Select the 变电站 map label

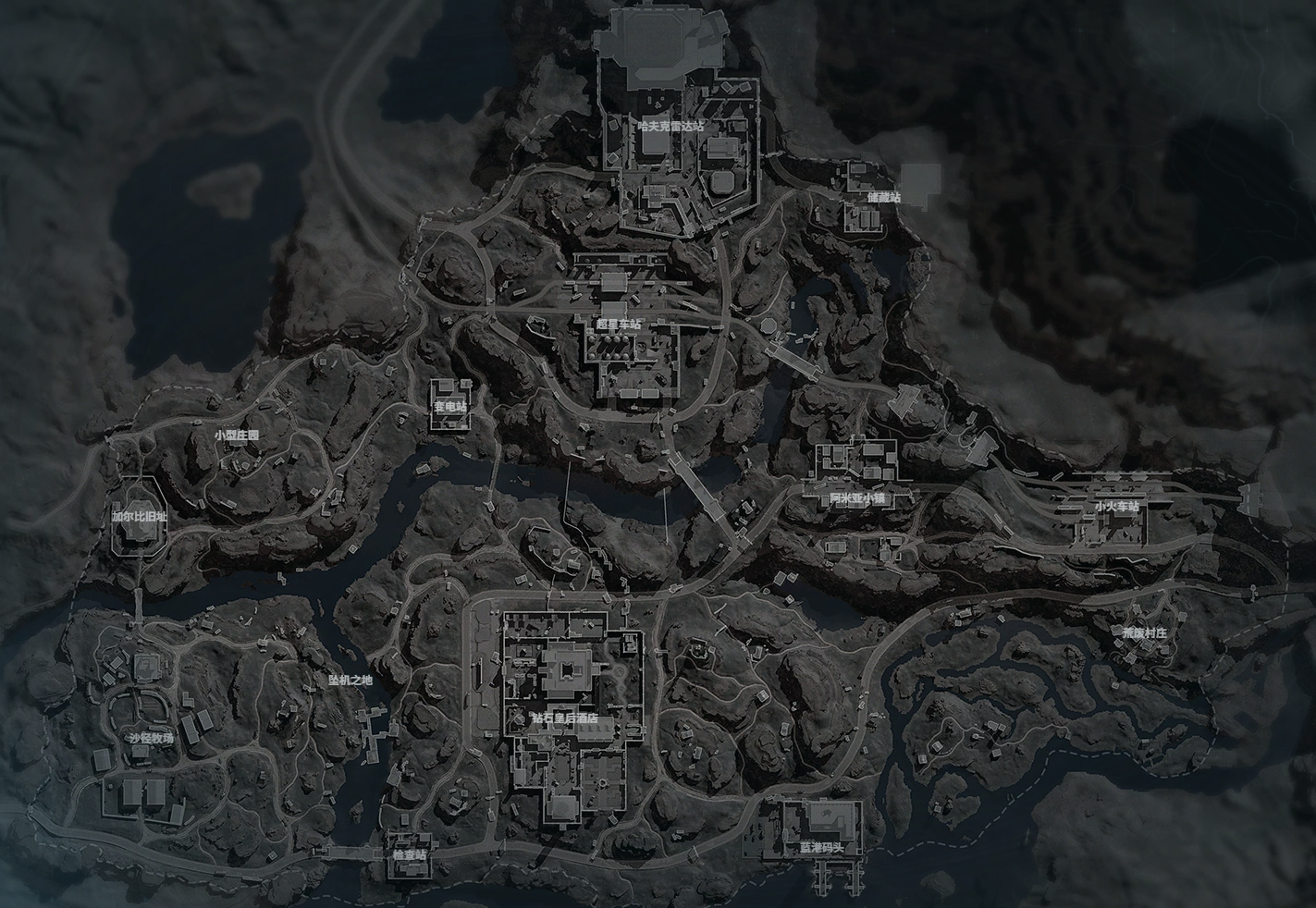[450, 406]
